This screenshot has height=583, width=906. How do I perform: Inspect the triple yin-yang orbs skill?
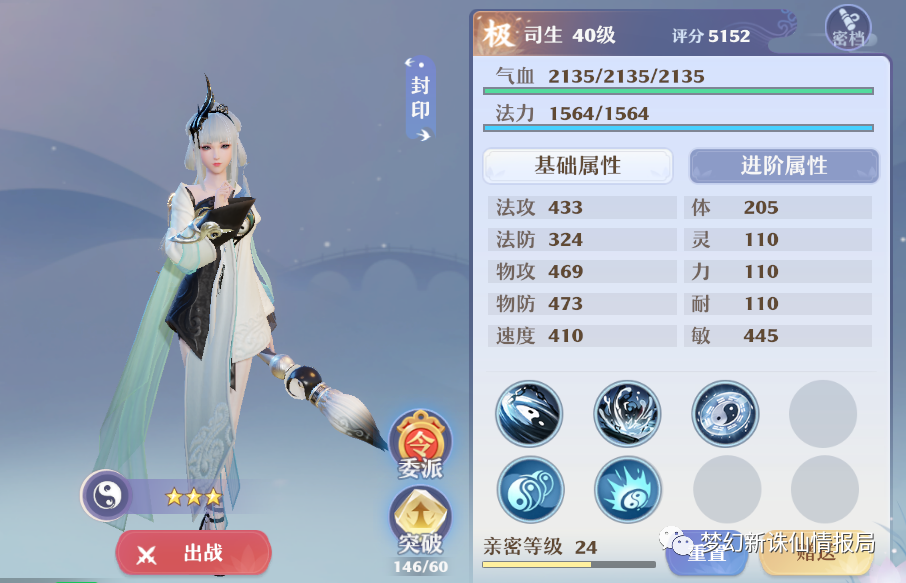[531, 490]
